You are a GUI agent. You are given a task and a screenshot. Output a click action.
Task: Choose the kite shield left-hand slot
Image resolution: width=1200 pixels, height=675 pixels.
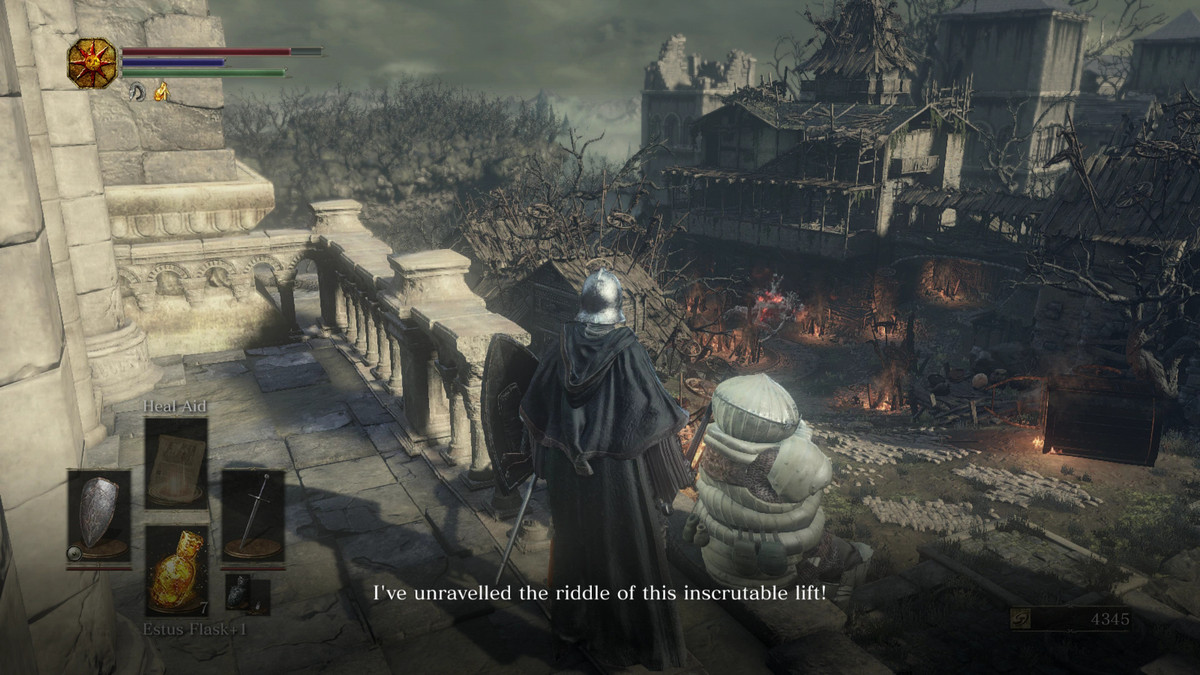tap(99, 515)
